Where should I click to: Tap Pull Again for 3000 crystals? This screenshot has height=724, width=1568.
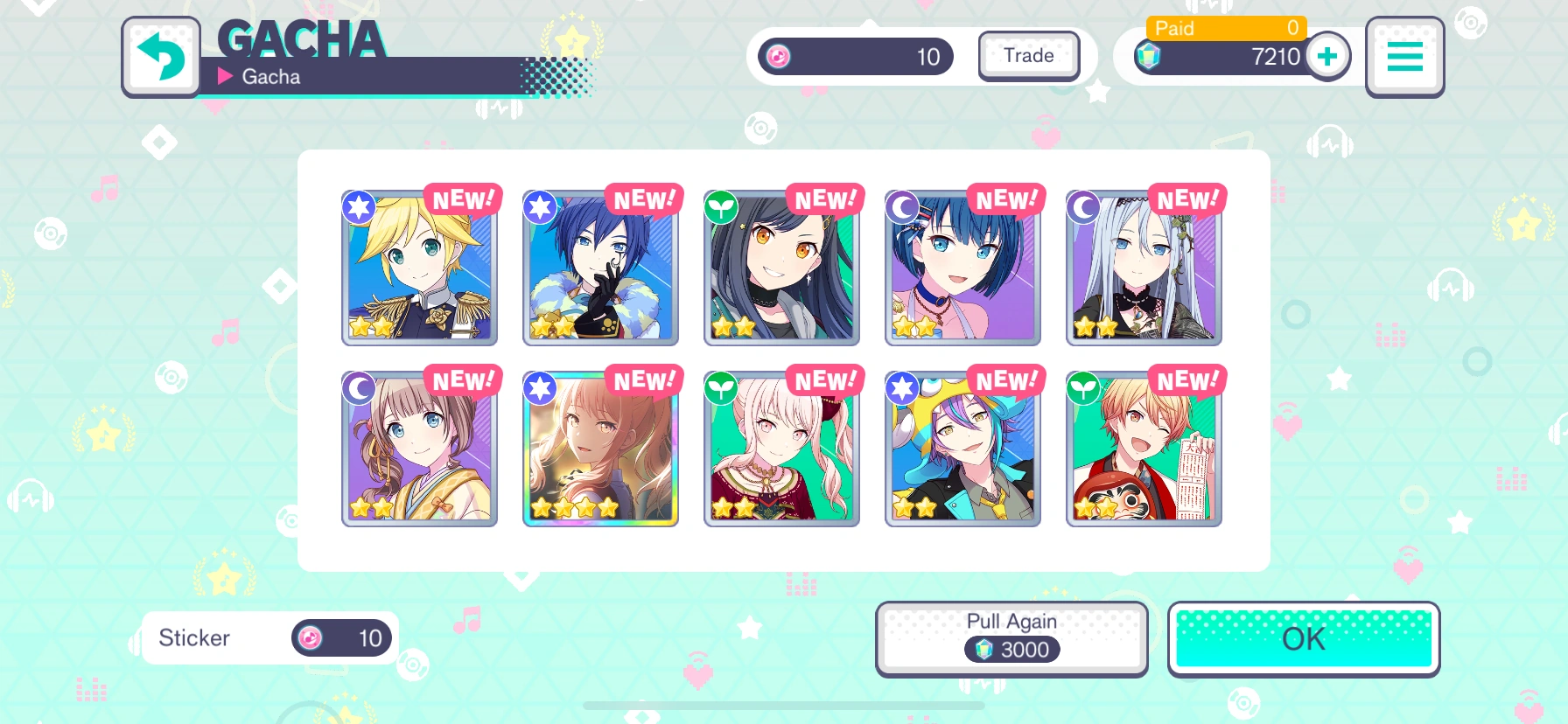coord(1012,637)
